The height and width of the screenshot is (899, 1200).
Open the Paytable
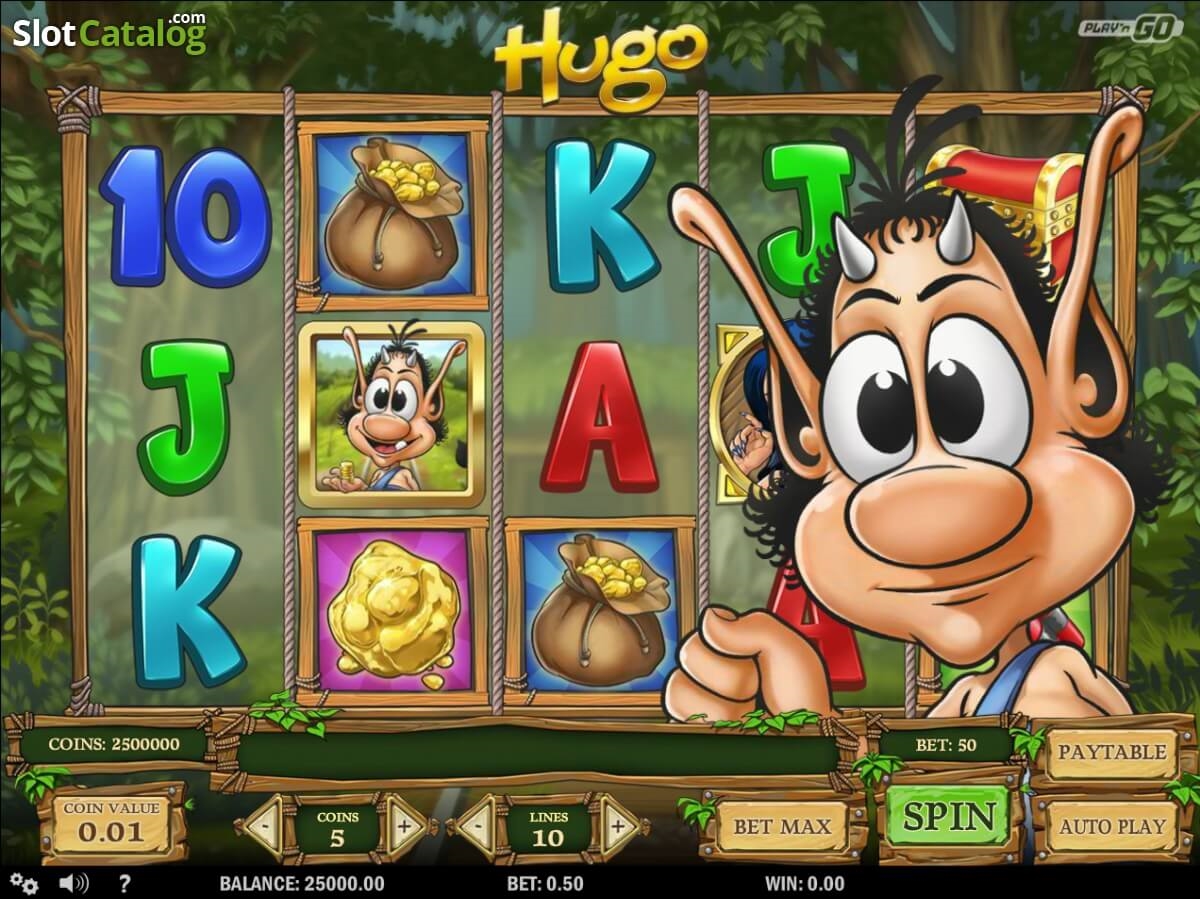point(1112,752)
